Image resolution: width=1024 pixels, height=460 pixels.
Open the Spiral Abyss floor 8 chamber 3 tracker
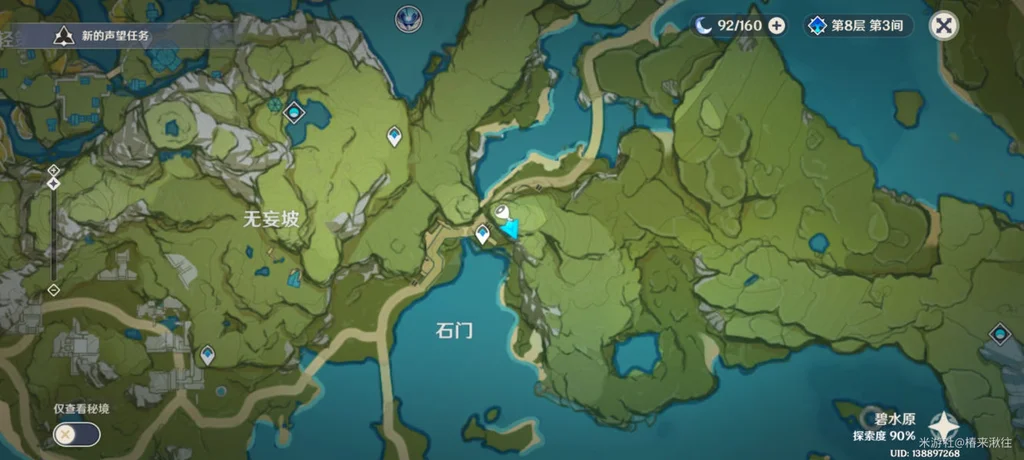(859, 26)
